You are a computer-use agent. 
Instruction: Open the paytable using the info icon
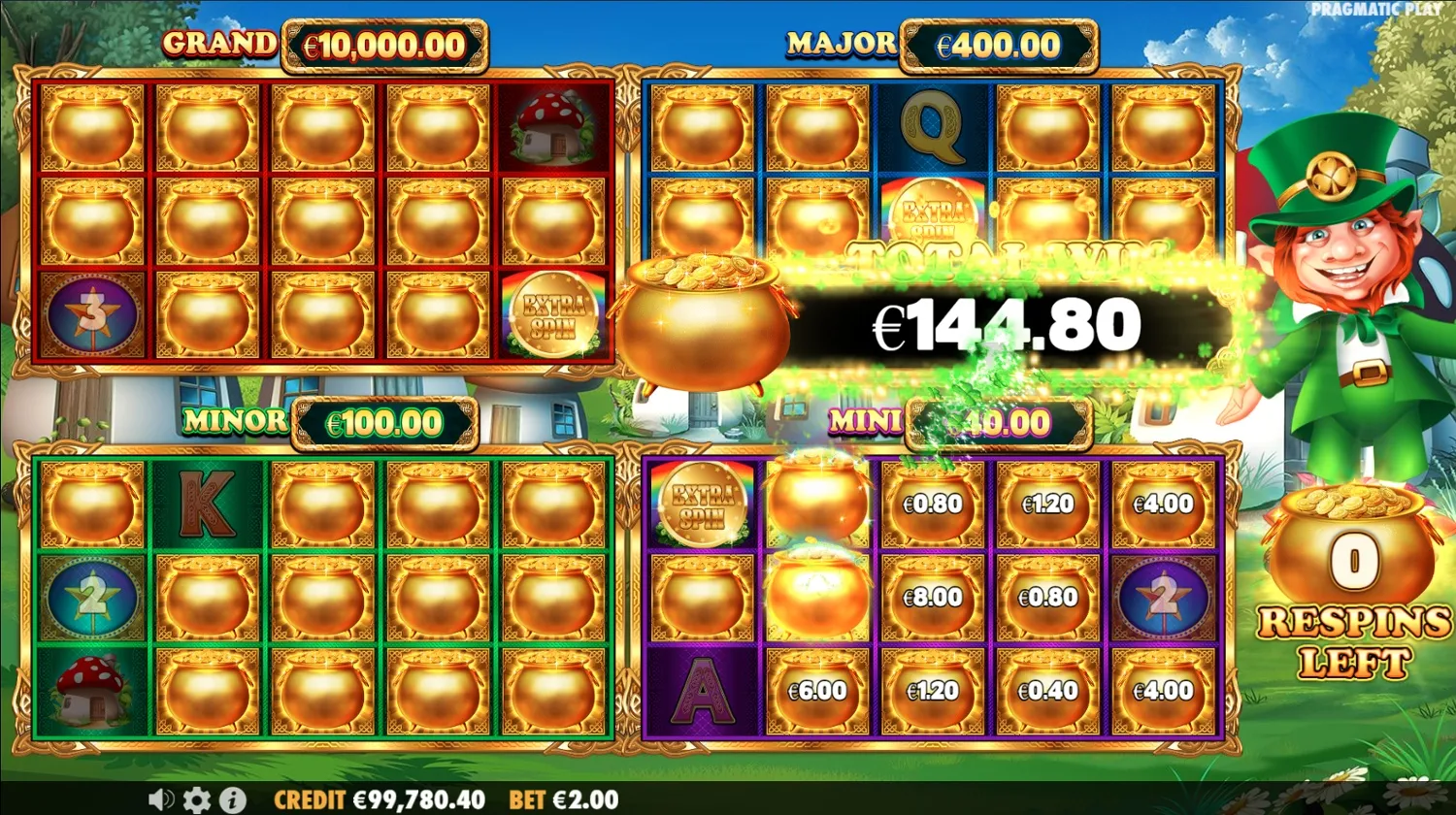click(x=232, y=800)
